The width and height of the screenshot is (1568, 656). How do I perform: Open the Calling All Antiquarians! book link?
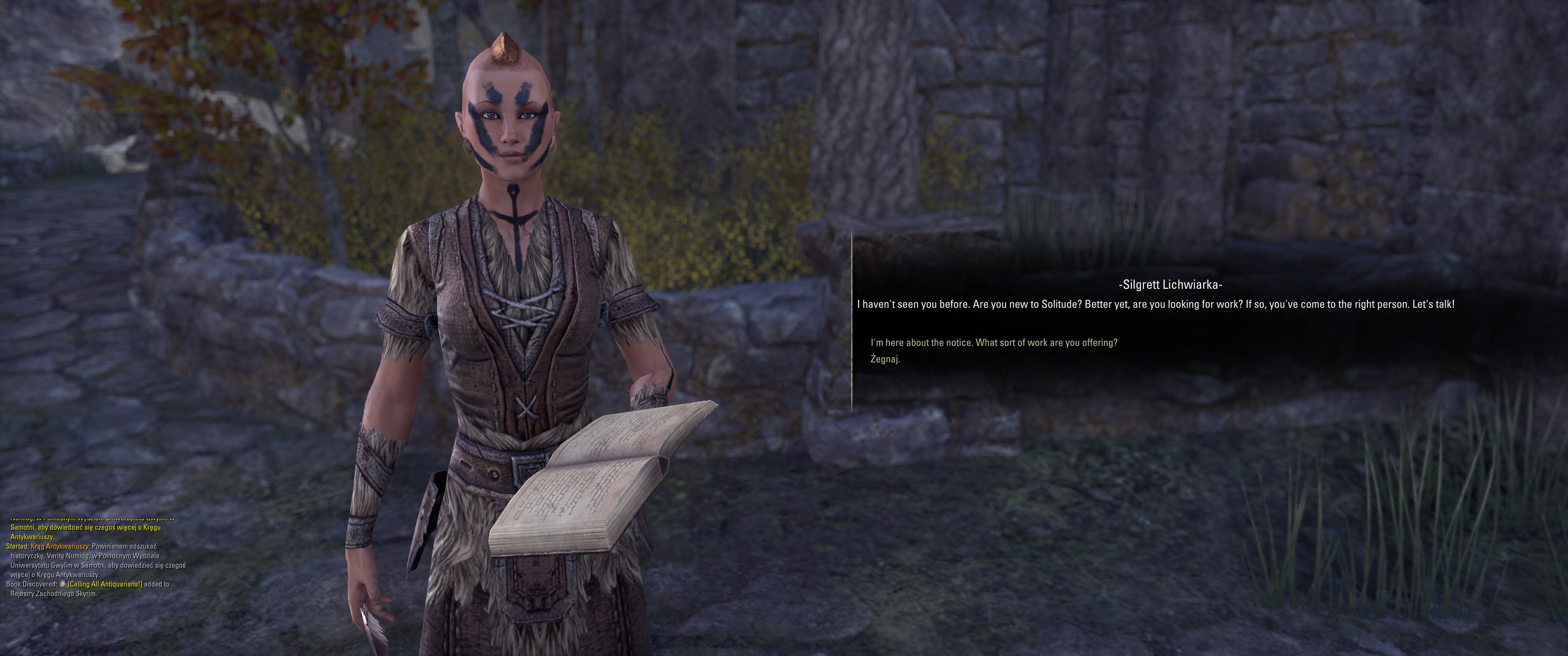[x=105, y=584]
